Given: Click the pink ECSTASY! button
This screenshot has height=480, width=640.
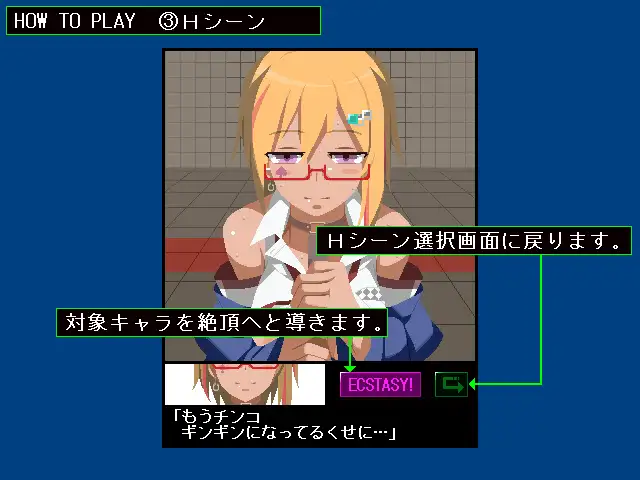Looking at the screenshot, I should click(380, 384).
